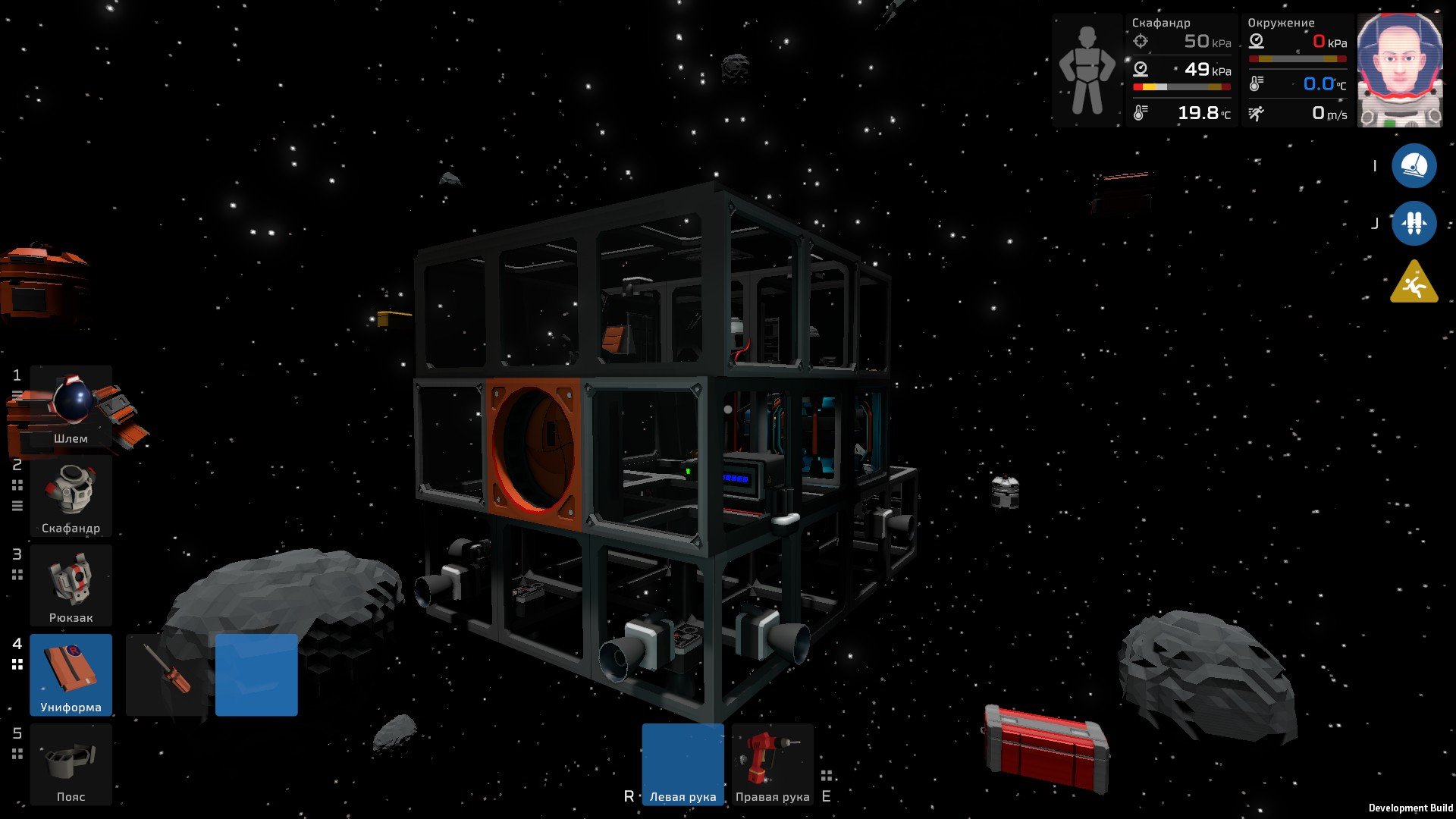Select the Левая рука hand slot
Viewport: 1456px width, 819px height.
(682, 764)
